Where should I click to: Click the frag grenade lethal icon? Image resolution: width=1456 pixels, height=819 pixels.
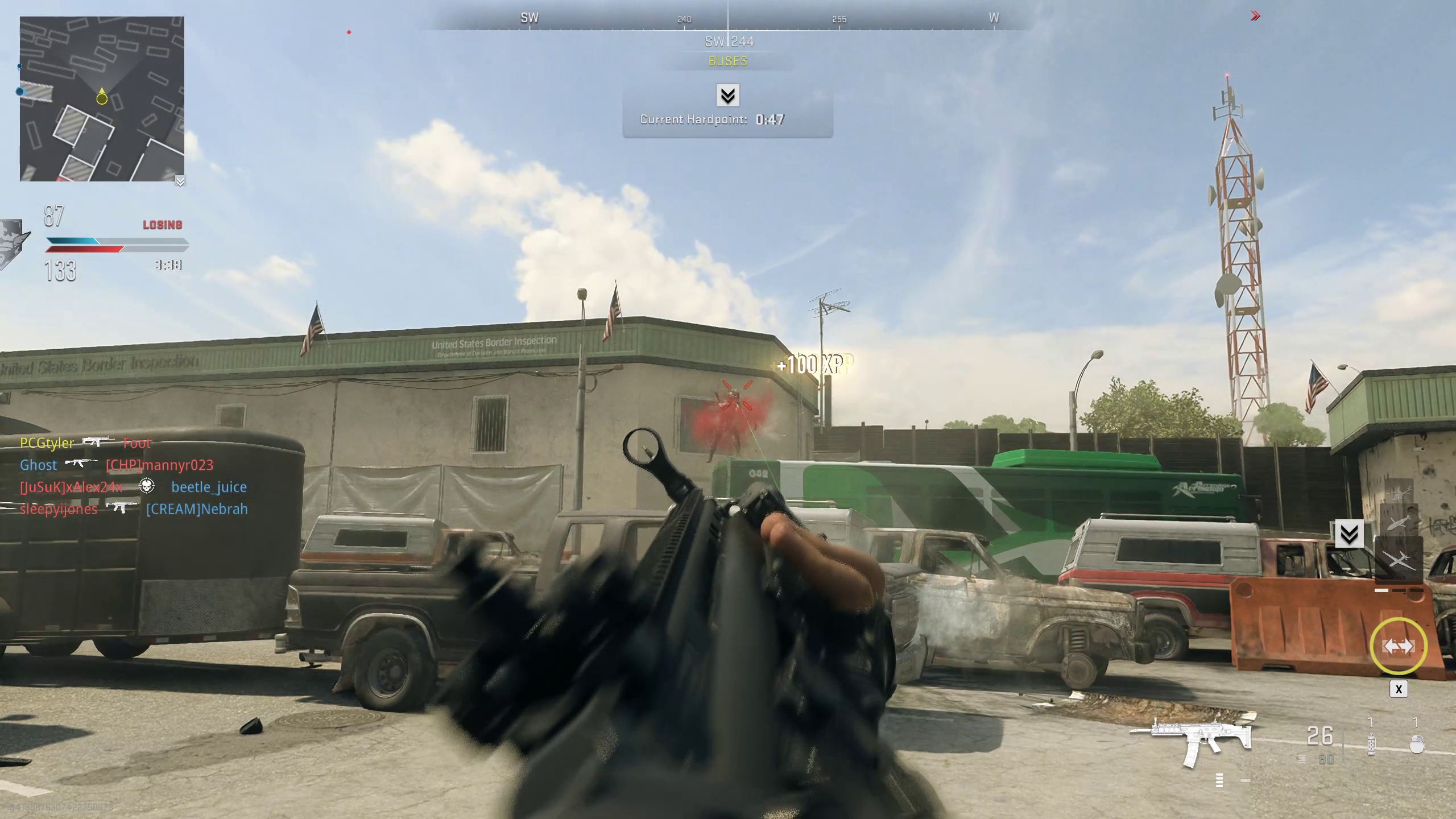click(1416, 744)
